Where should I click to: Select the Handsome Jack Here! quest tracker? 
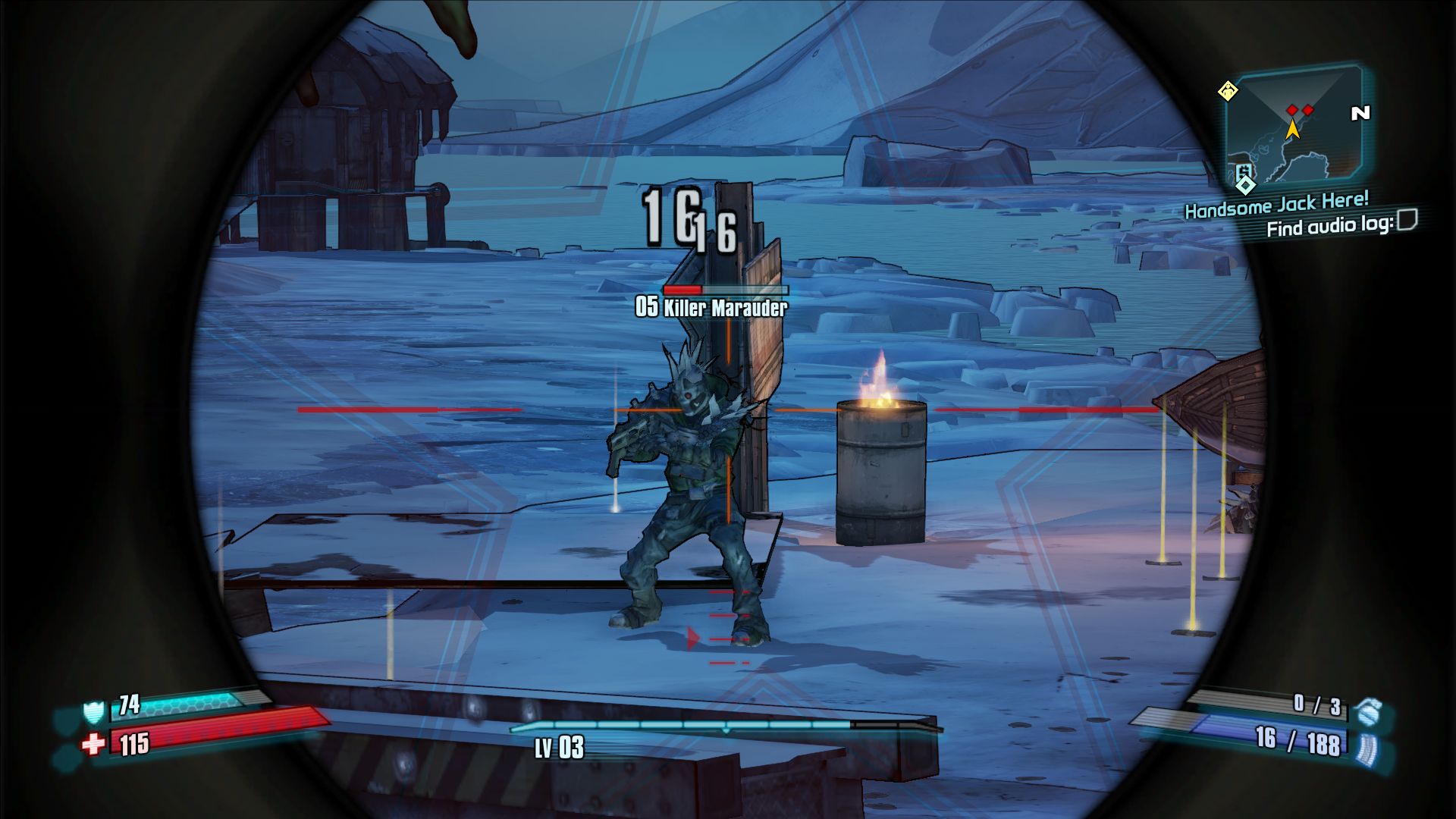pos(1276,205)
